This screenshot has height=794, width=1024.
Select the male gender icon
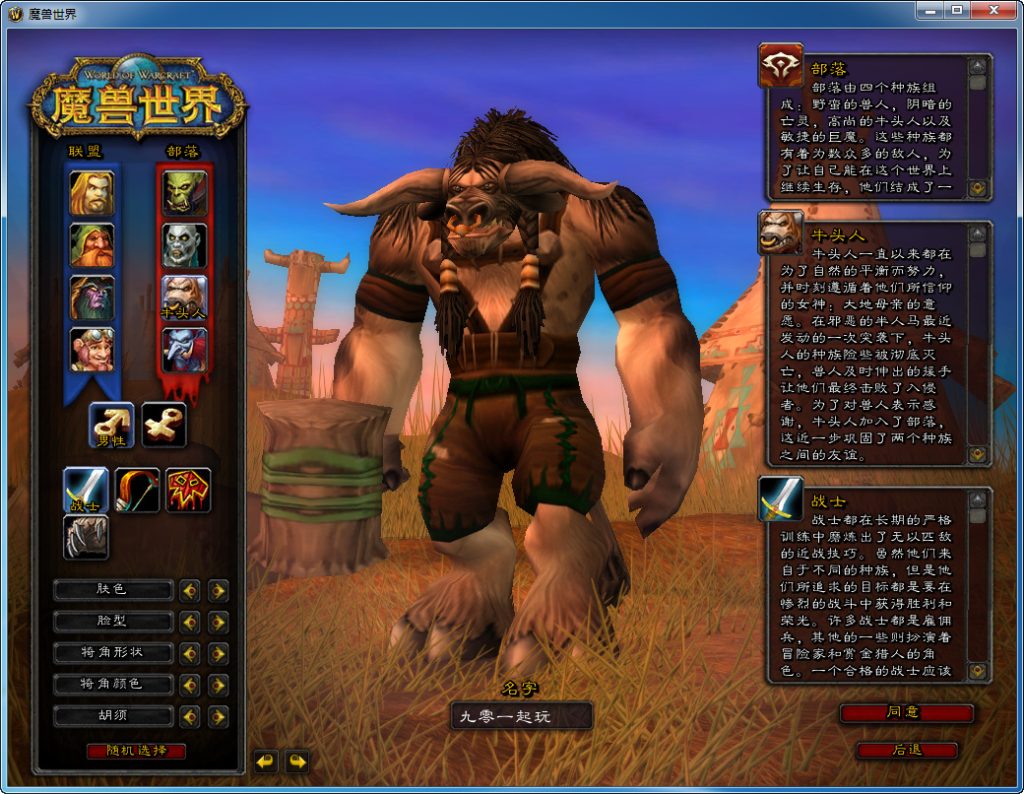[x=111, y=424]
